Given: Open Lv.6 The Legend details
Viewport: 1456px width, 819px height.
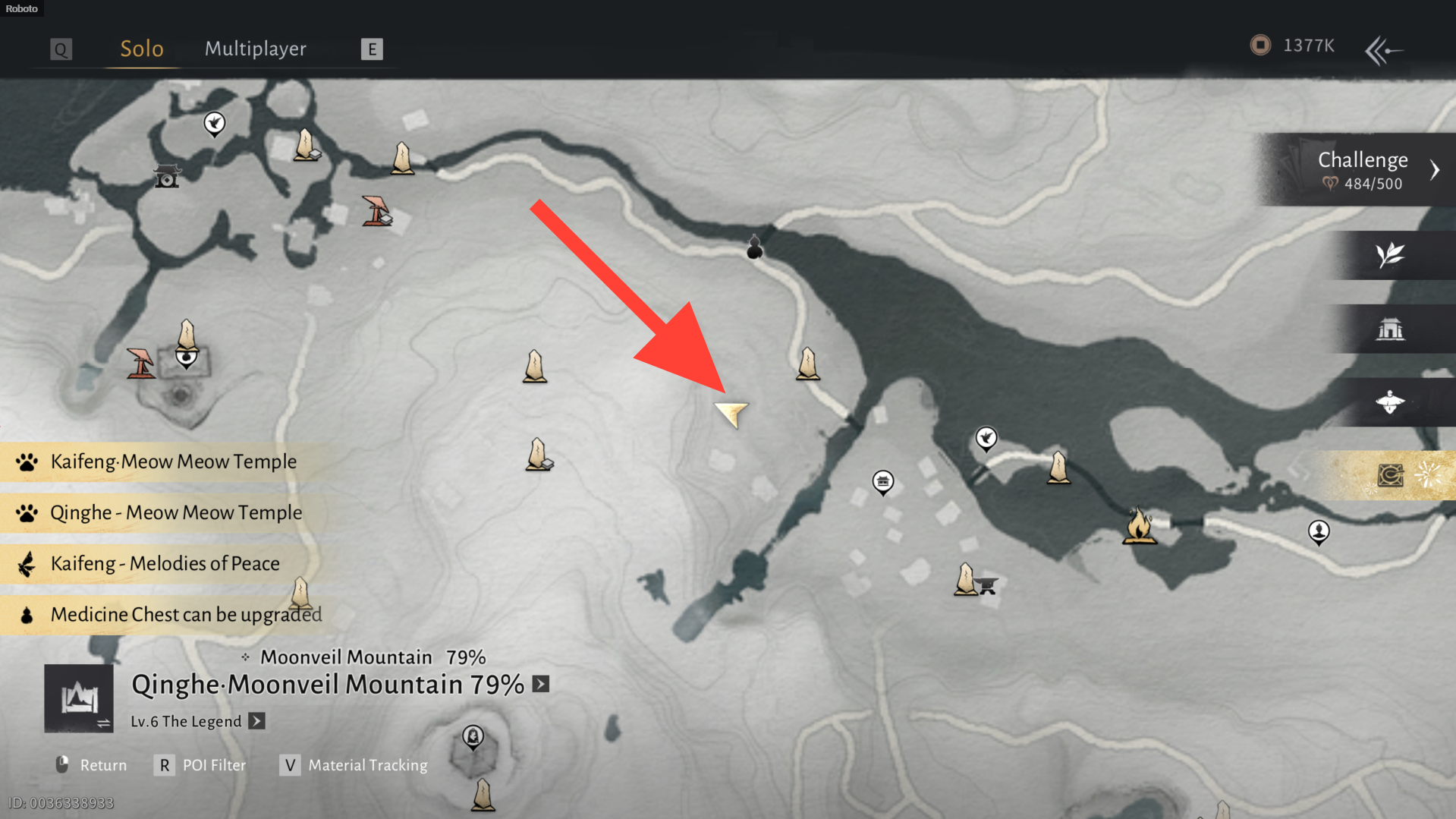Looking at the screenshot, I should [257, 721].
